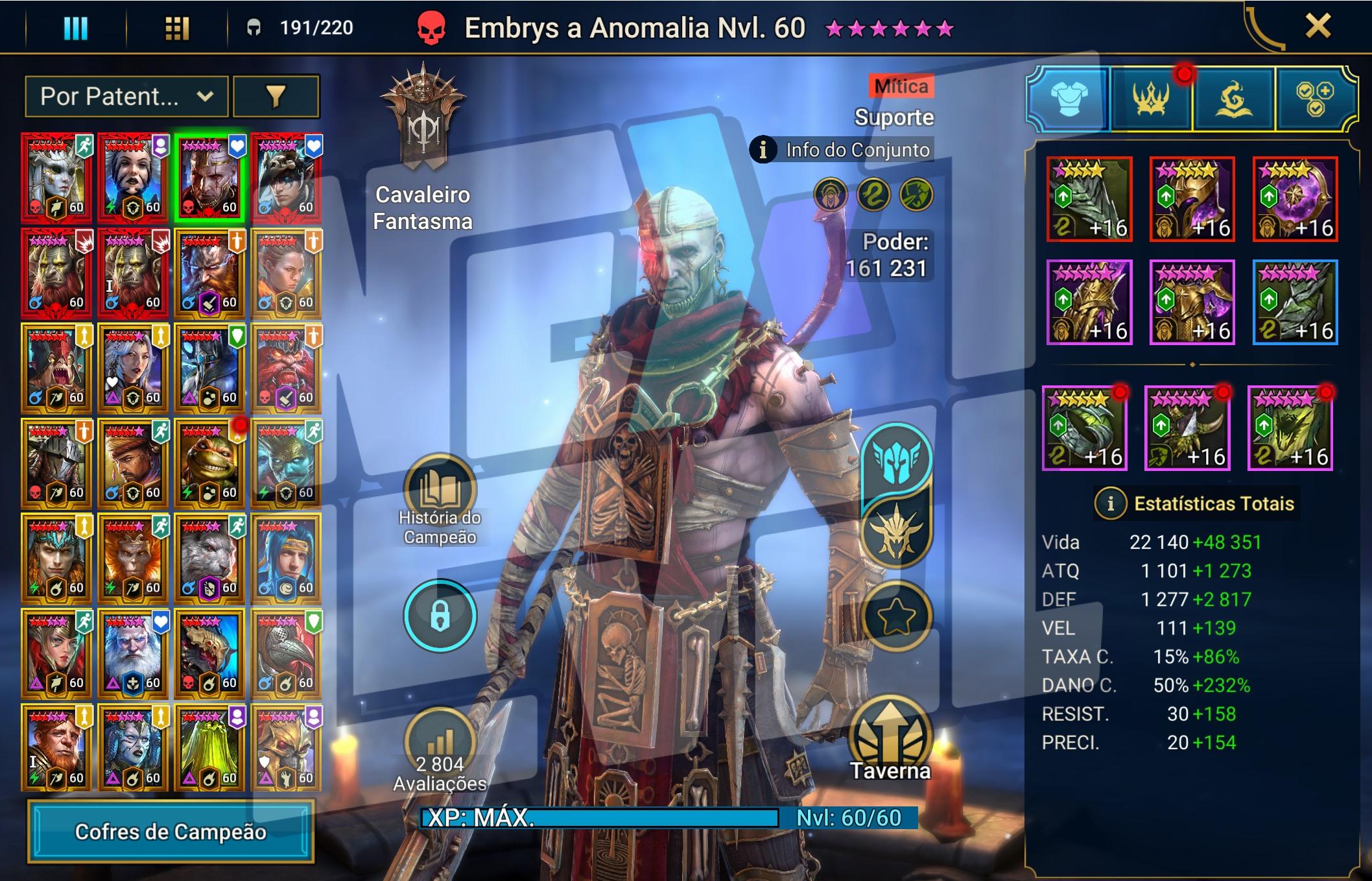Open the checkmark circles tab
This screenshot has height=881, width=1372.
(1314, 99)
